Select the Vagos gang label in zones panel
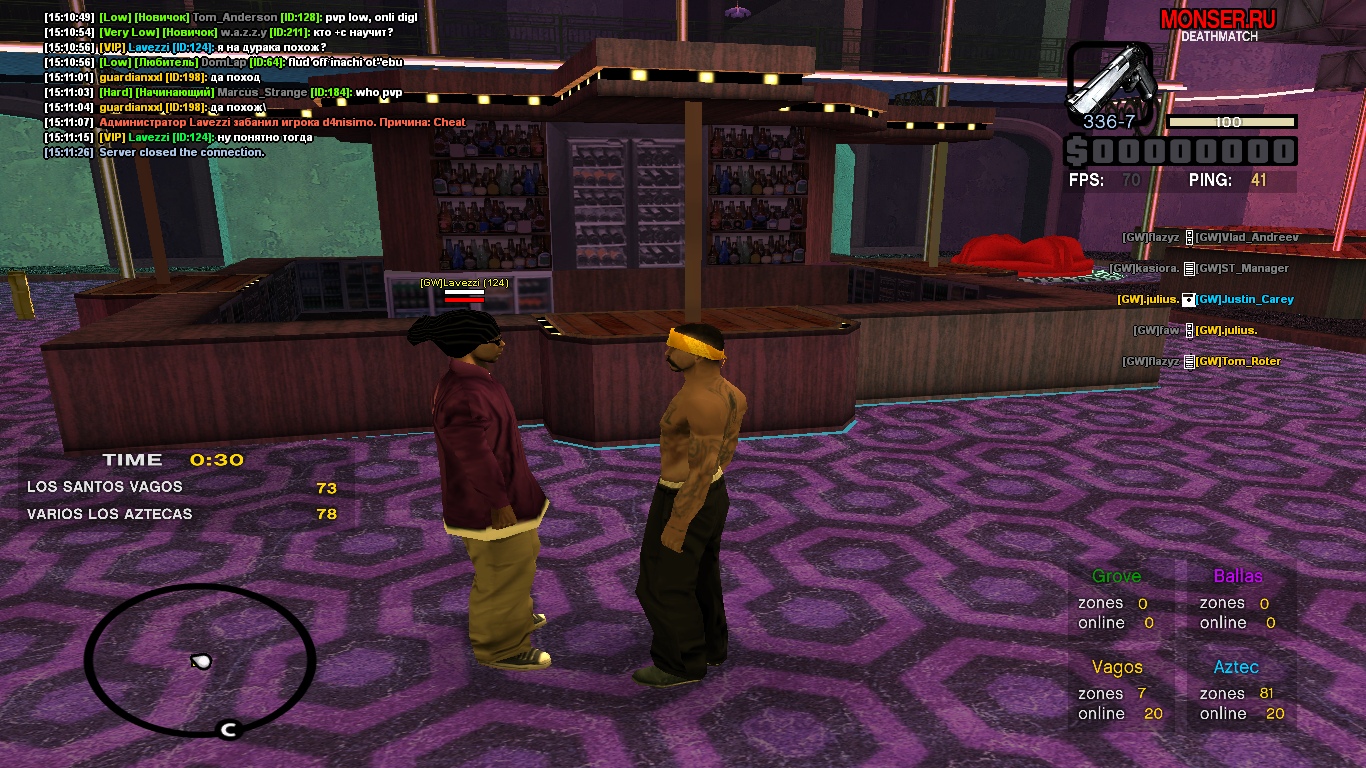This screenshot has width=1366, height=768. click(1117, 667)
